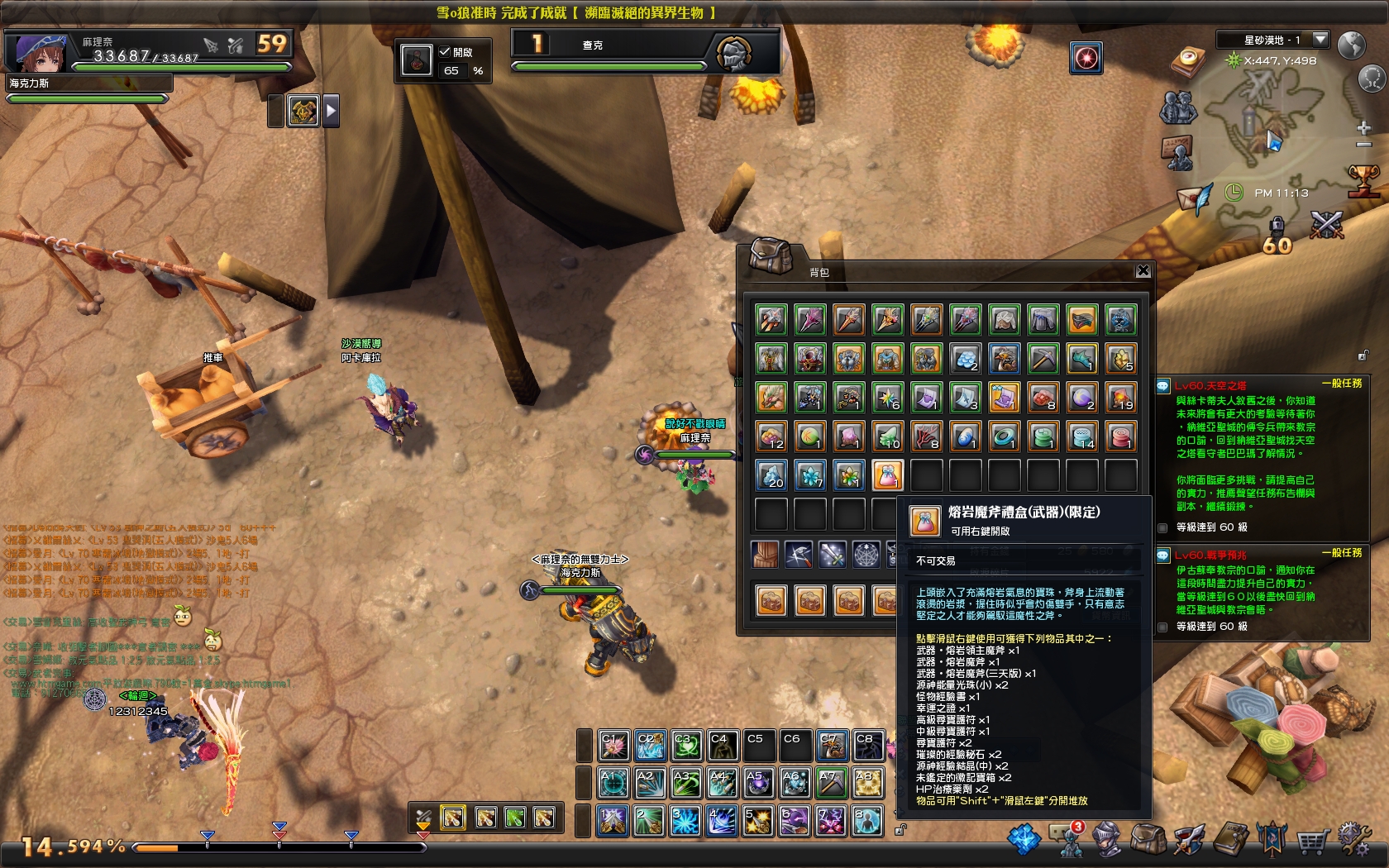
Task: Toggle the small lock icon beside the Lv60 quest panel
Action: tap(1363, 355)
